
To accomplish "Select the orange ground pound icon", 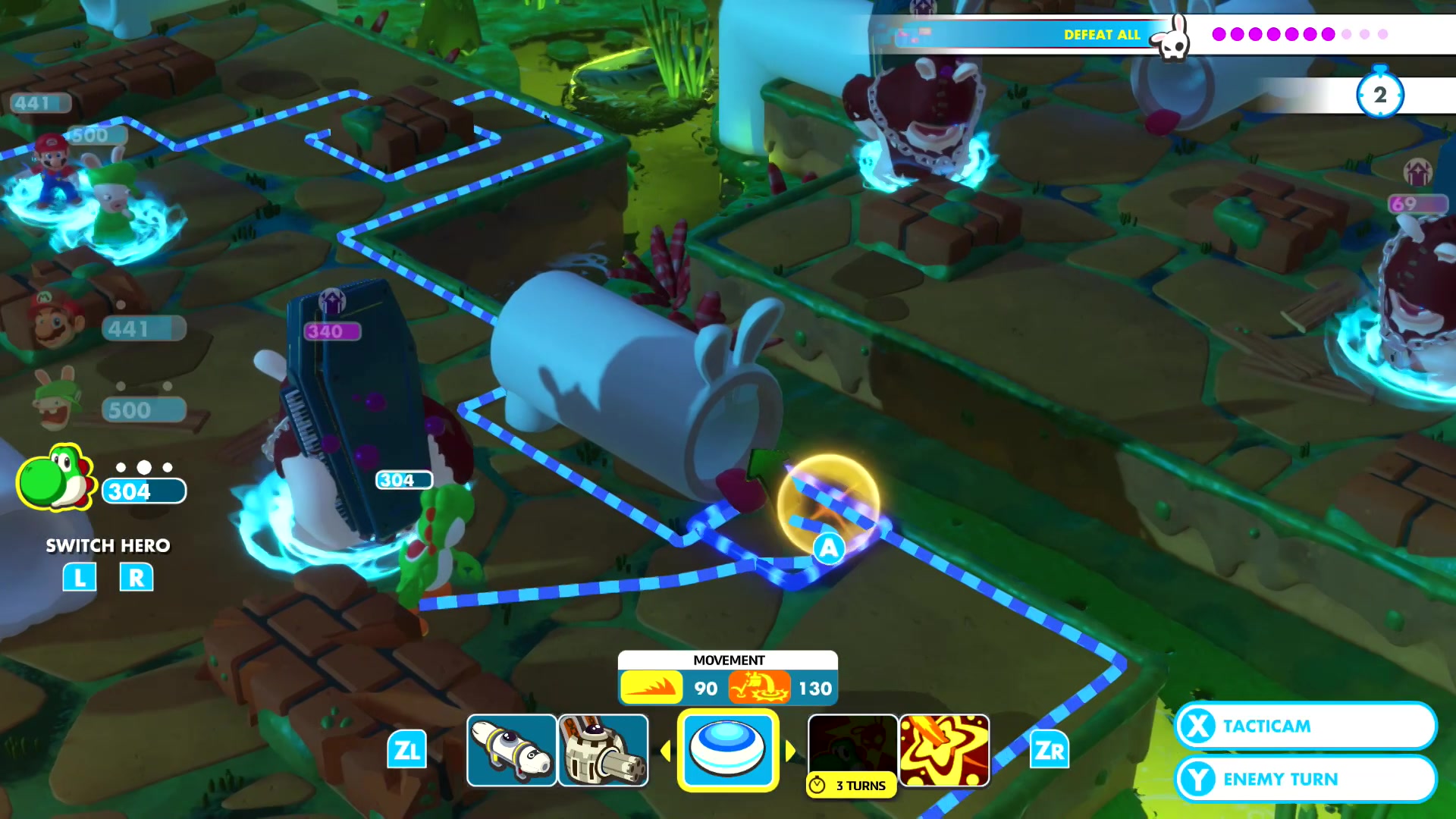I will pos(758,688).
